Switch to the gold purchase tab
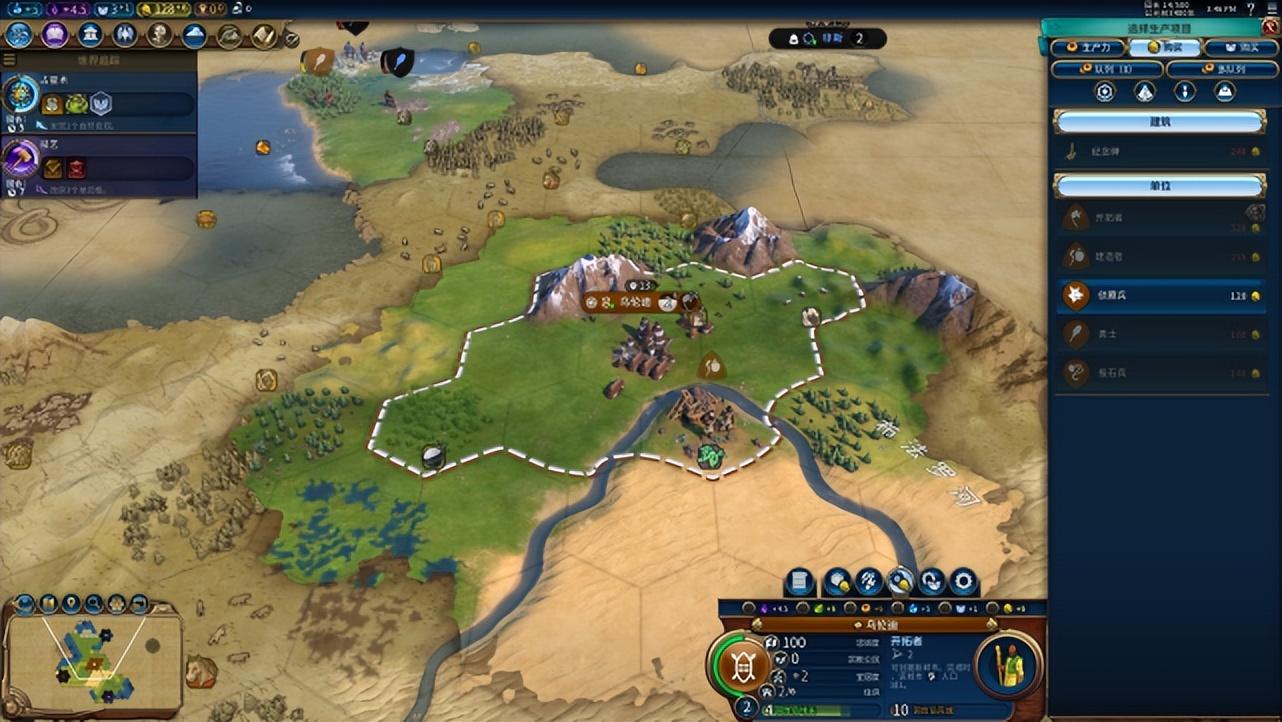1282x722 pixels. [x=1165, y=47]
